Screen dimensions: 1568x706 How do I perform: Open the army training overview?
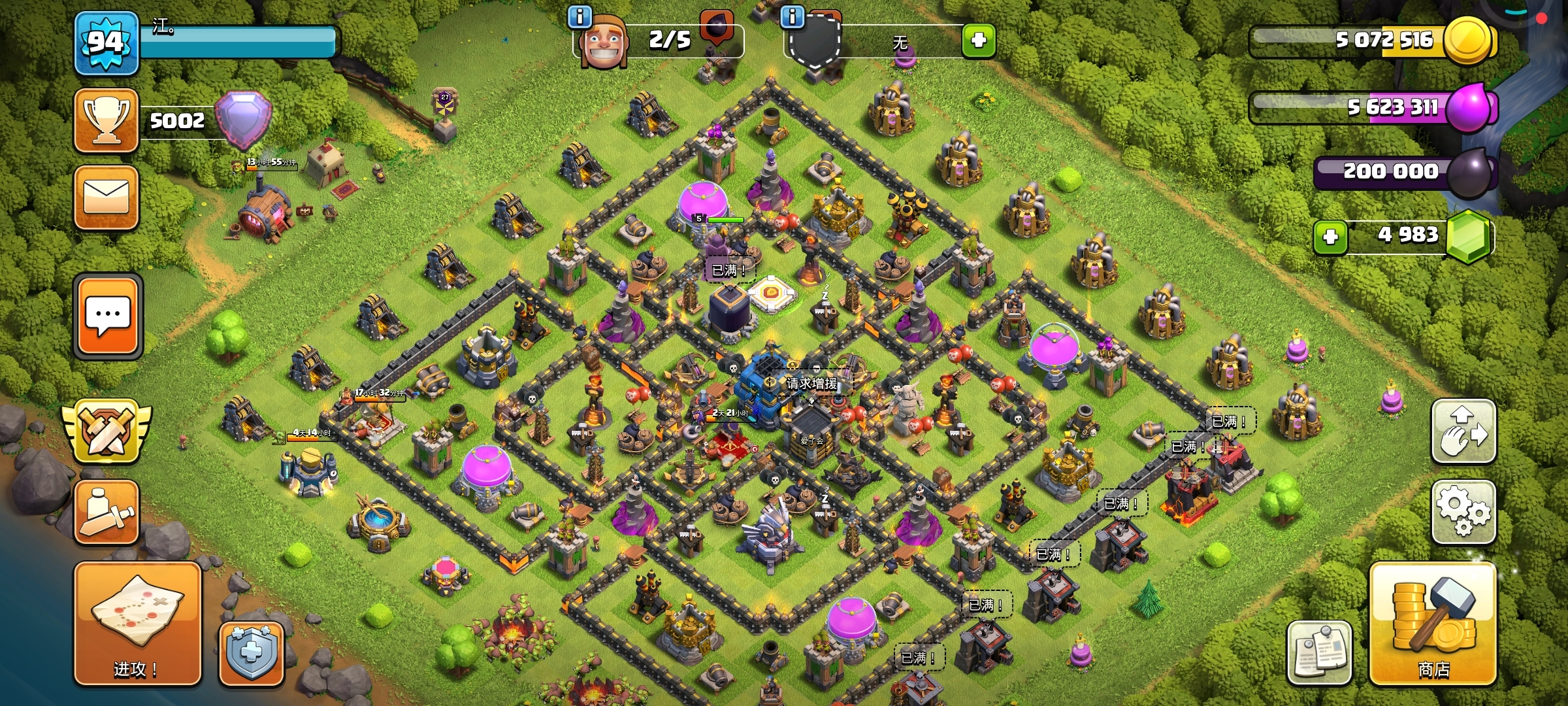(106, 513)
